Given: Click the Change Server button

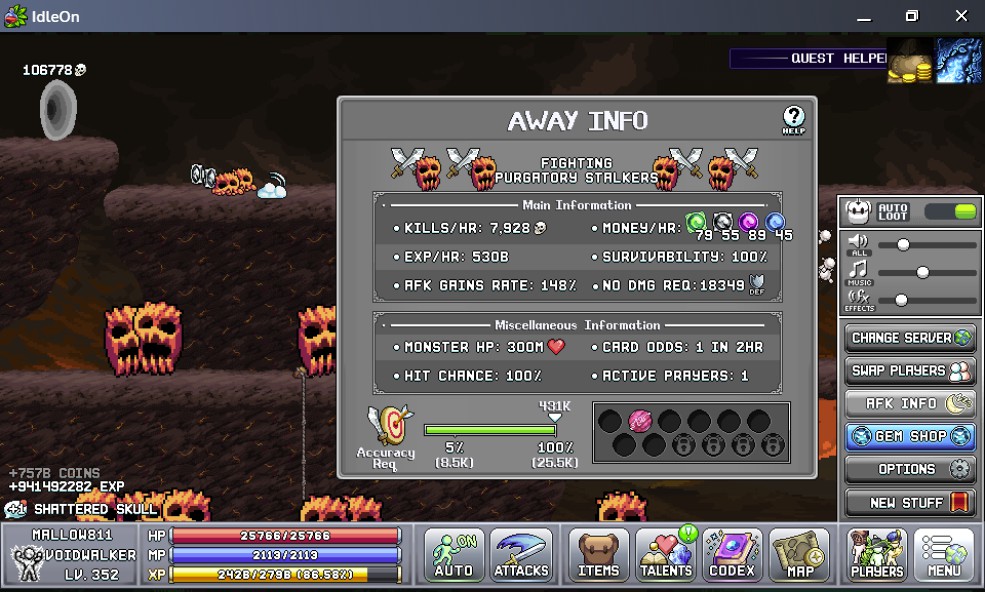Looking at the screenshot, I should 910,338.
